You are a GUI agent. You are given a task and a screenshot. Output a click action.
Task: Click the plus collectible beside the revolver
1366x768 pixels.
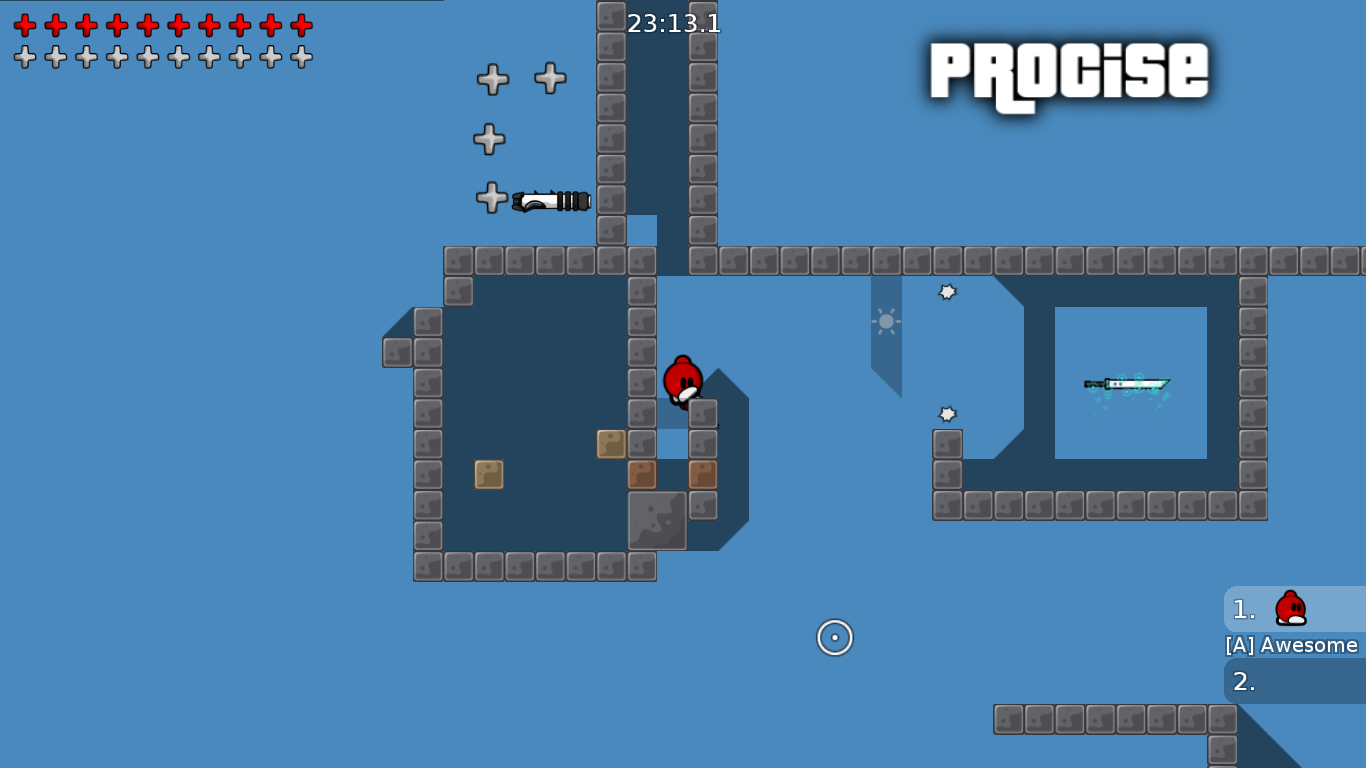tap(490, 197)
